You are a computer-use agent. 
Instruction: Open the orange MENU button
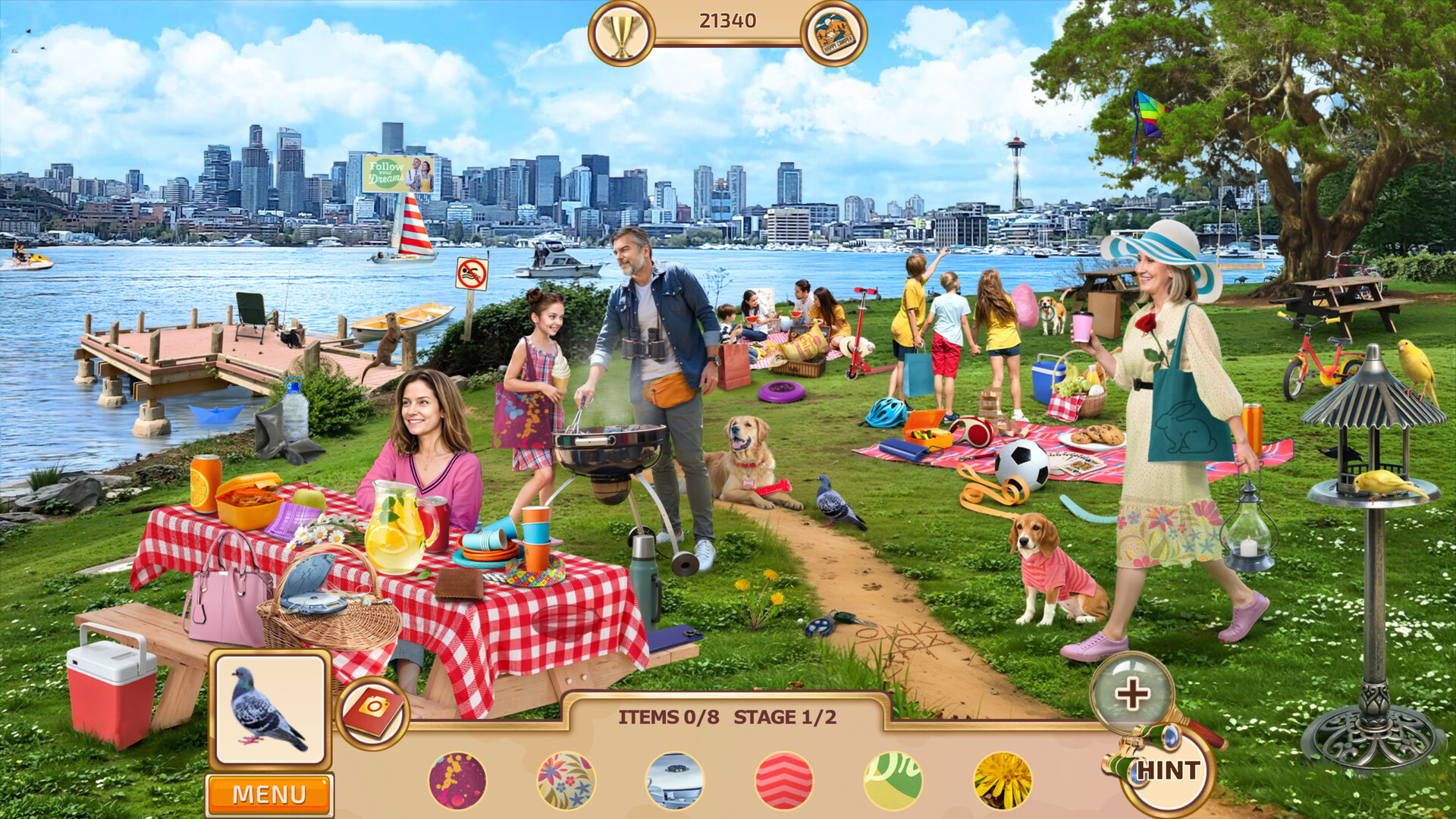269,794
